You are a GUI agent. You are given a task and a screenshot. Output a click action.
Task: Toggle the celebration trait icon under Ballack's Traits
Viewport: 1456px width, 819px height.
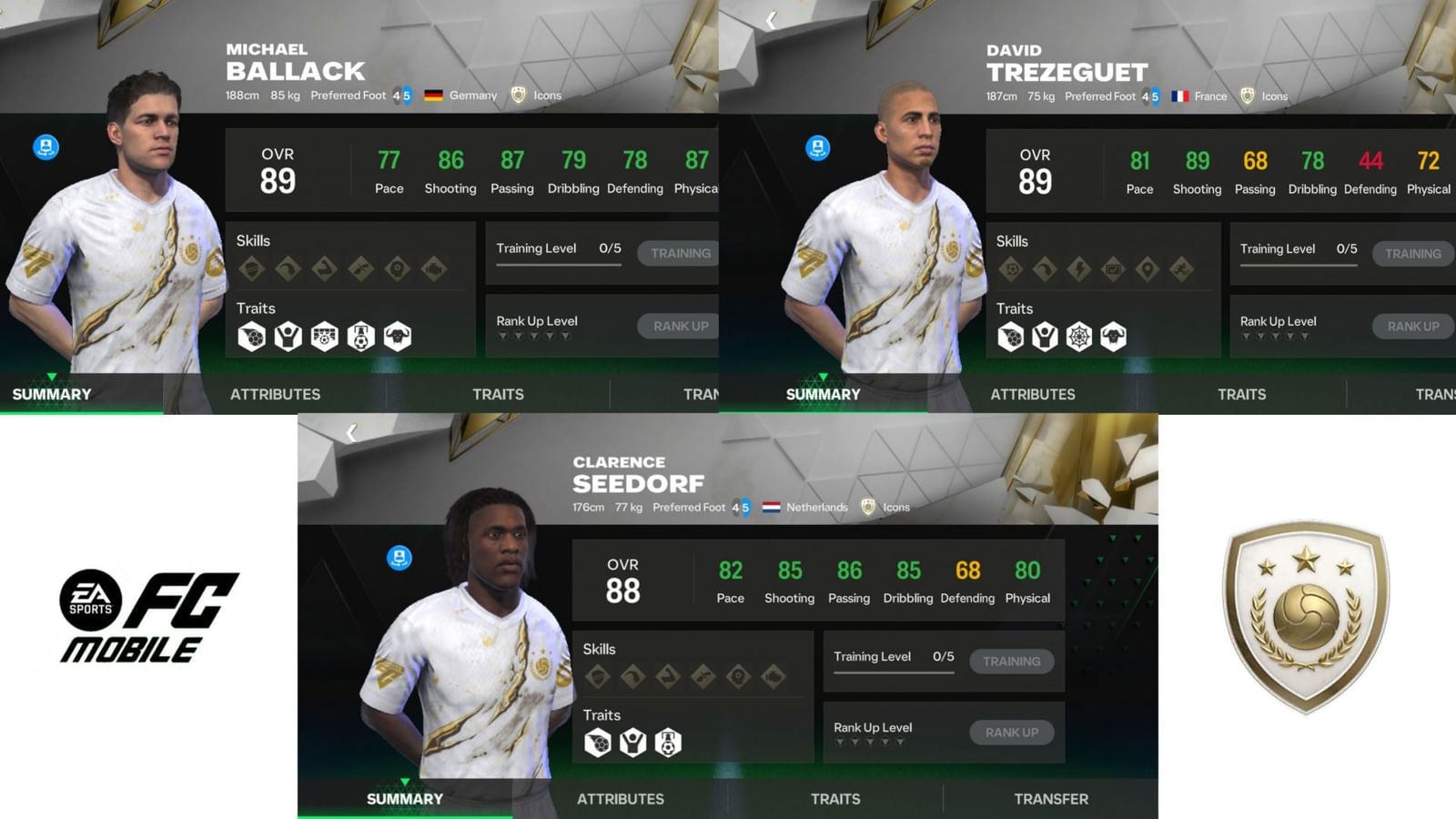pyautogui.click(x=288, y=337)
